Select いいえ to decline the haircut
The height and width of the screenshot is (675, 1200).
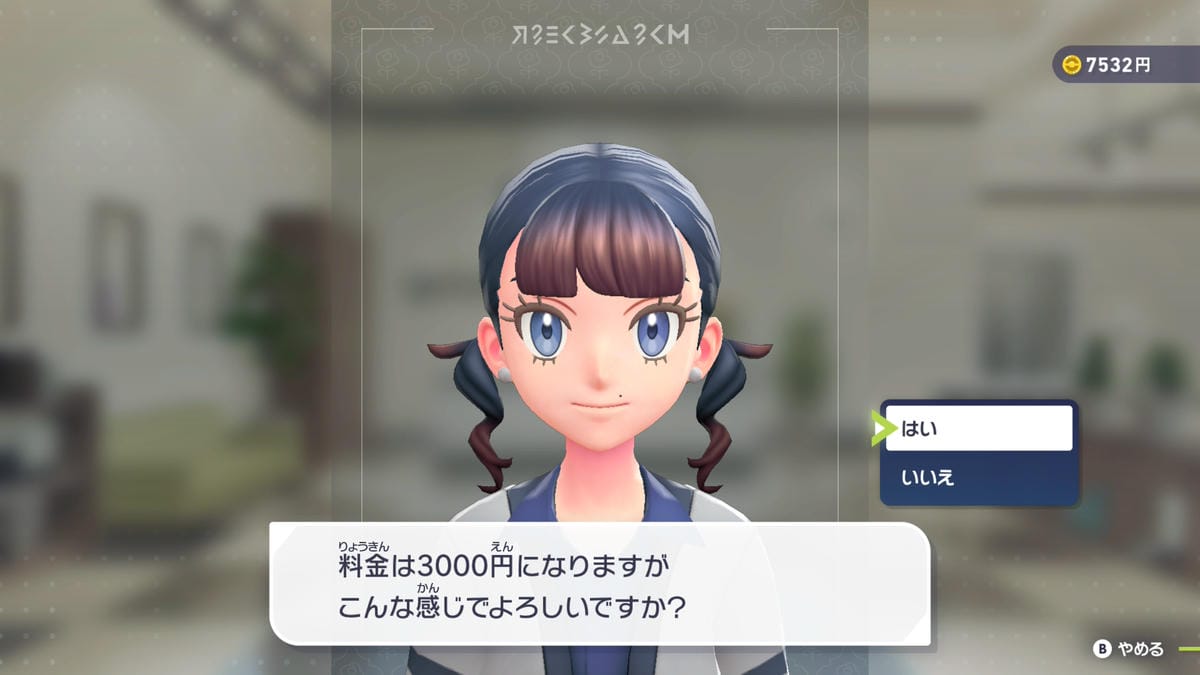978,477
